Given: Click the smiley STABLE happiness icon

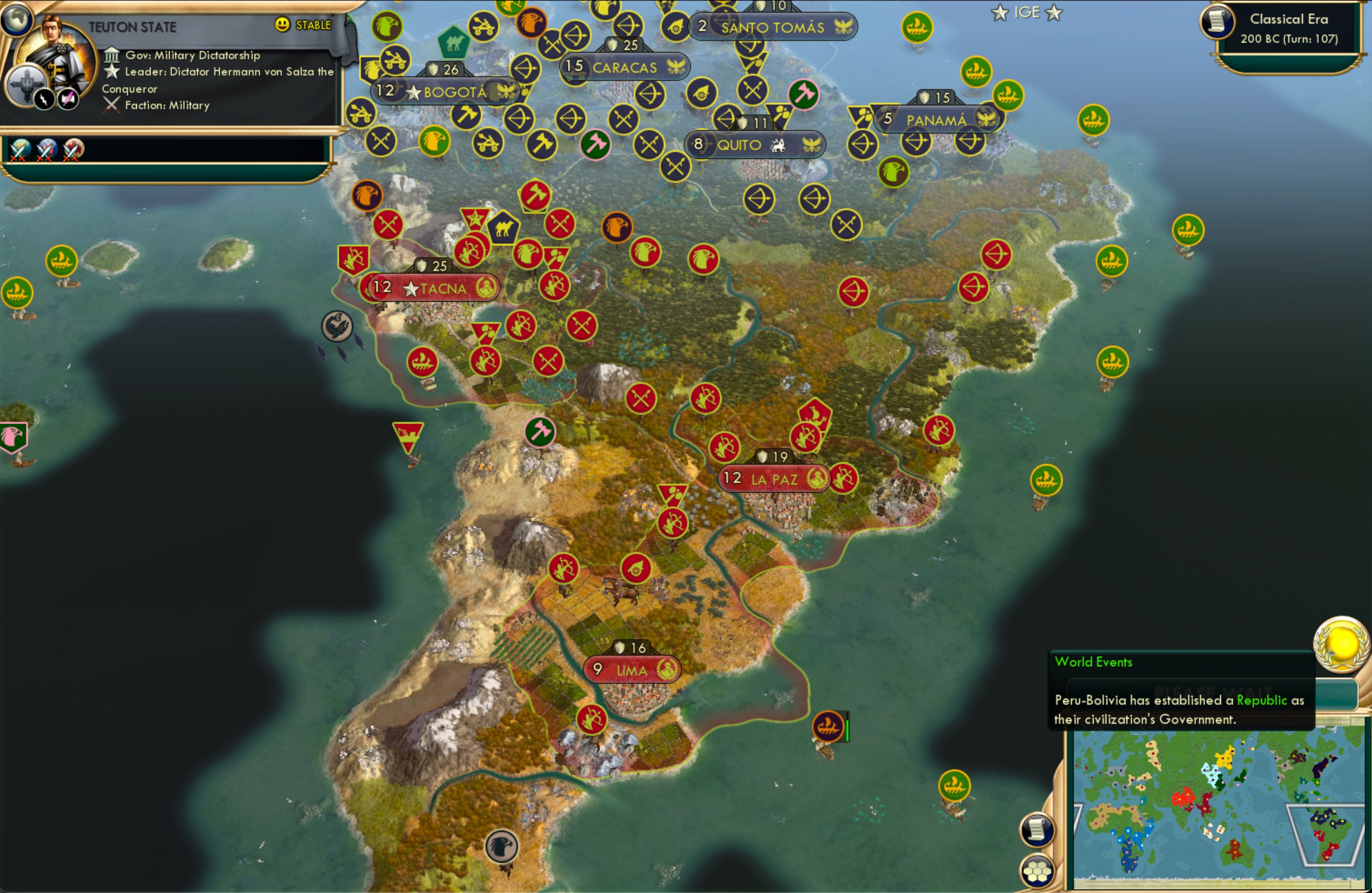Looking at the screenshot, I should pyautogui.click(x=281, y=25).
